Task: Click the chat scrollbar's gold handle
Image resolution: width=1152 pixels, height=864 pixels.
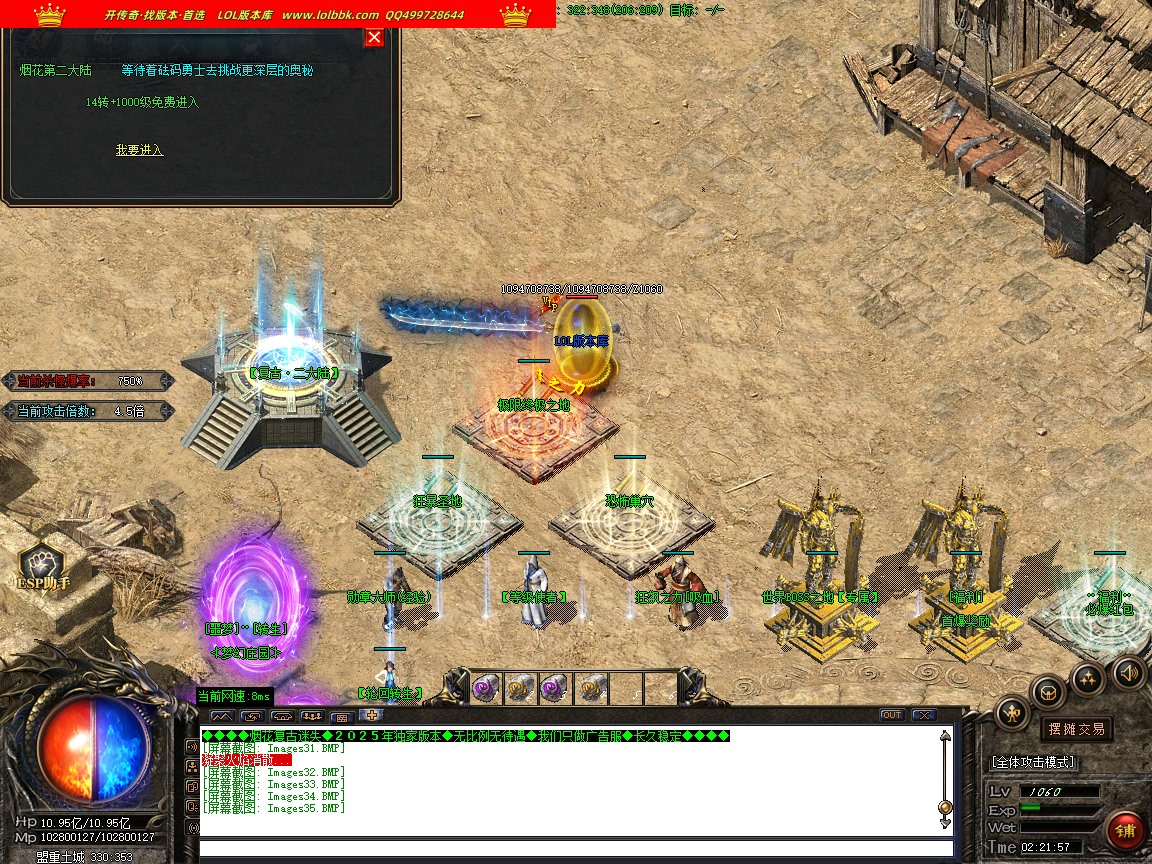Action: pyautogui.click(x=945, y=806)
